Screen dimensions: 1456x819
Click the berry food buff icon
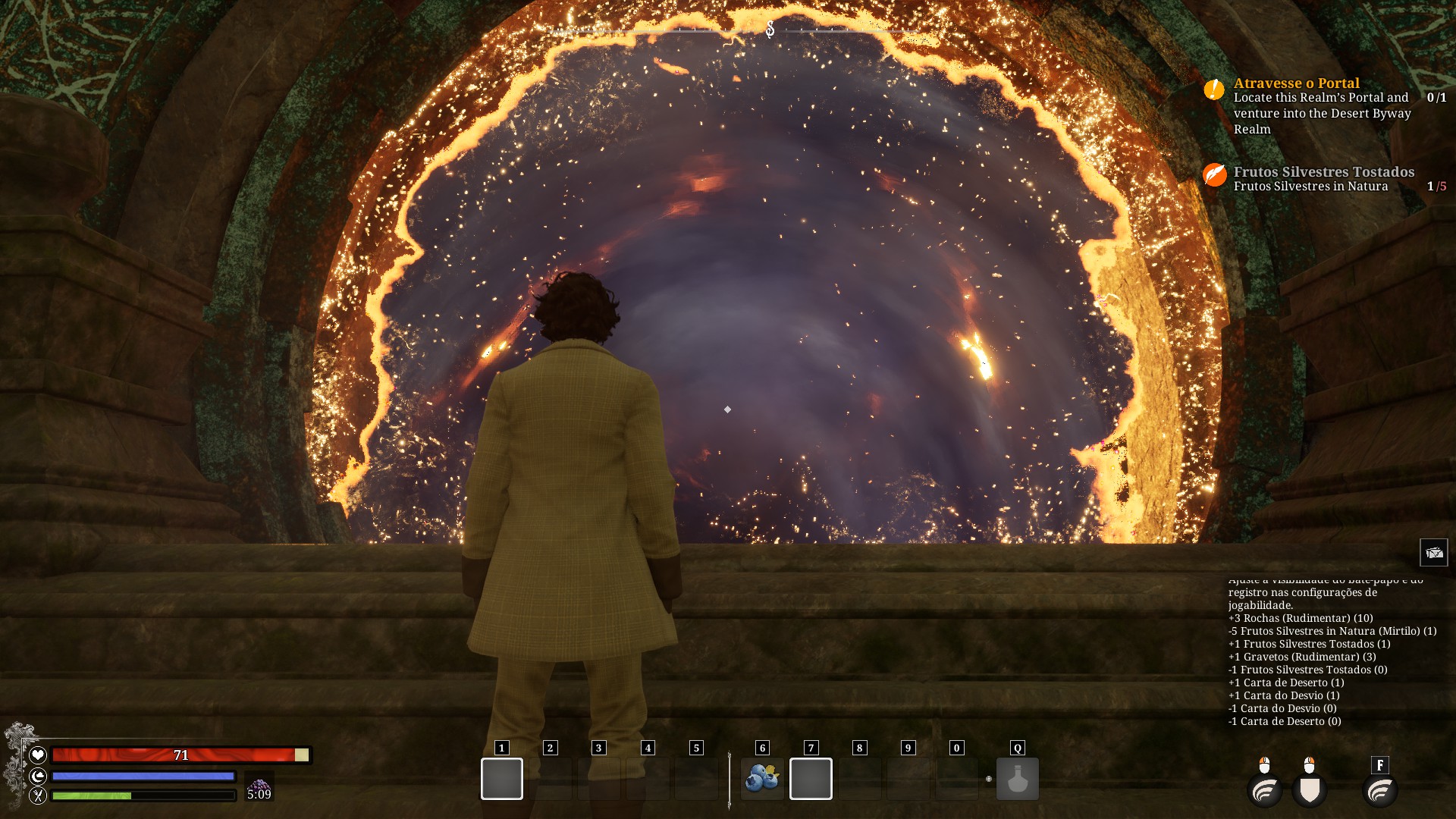[259, 786]
